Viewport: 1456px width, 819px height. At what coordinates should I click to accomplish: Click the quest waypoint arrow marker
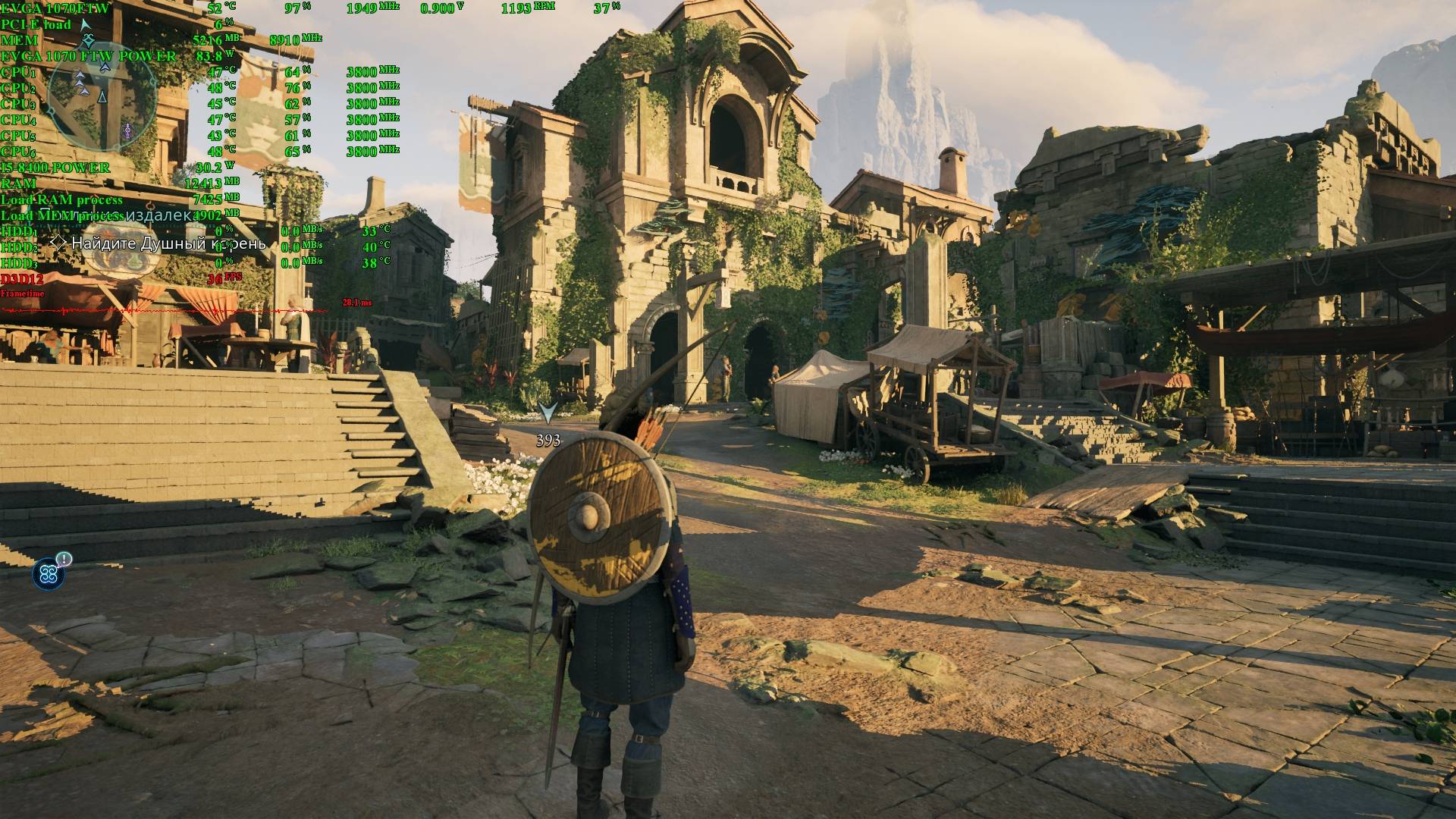548,413
